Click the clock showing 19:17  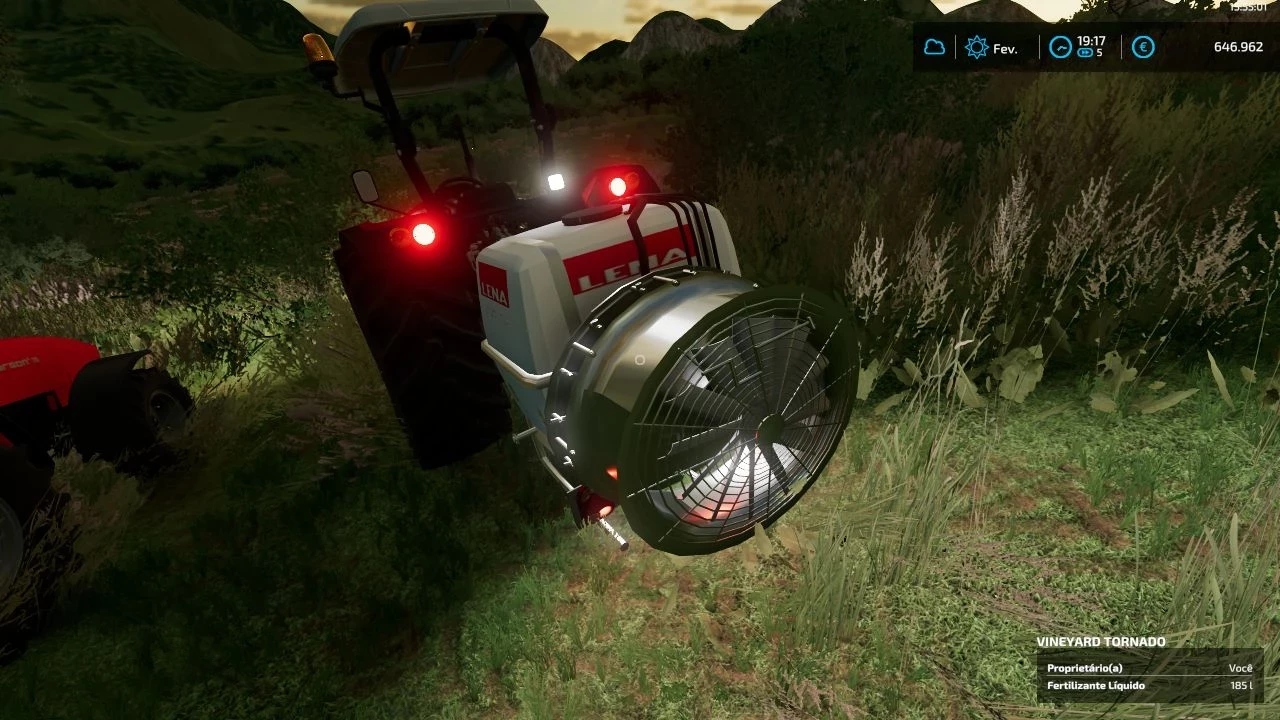pyautogui.click(x=1091, y=40)
